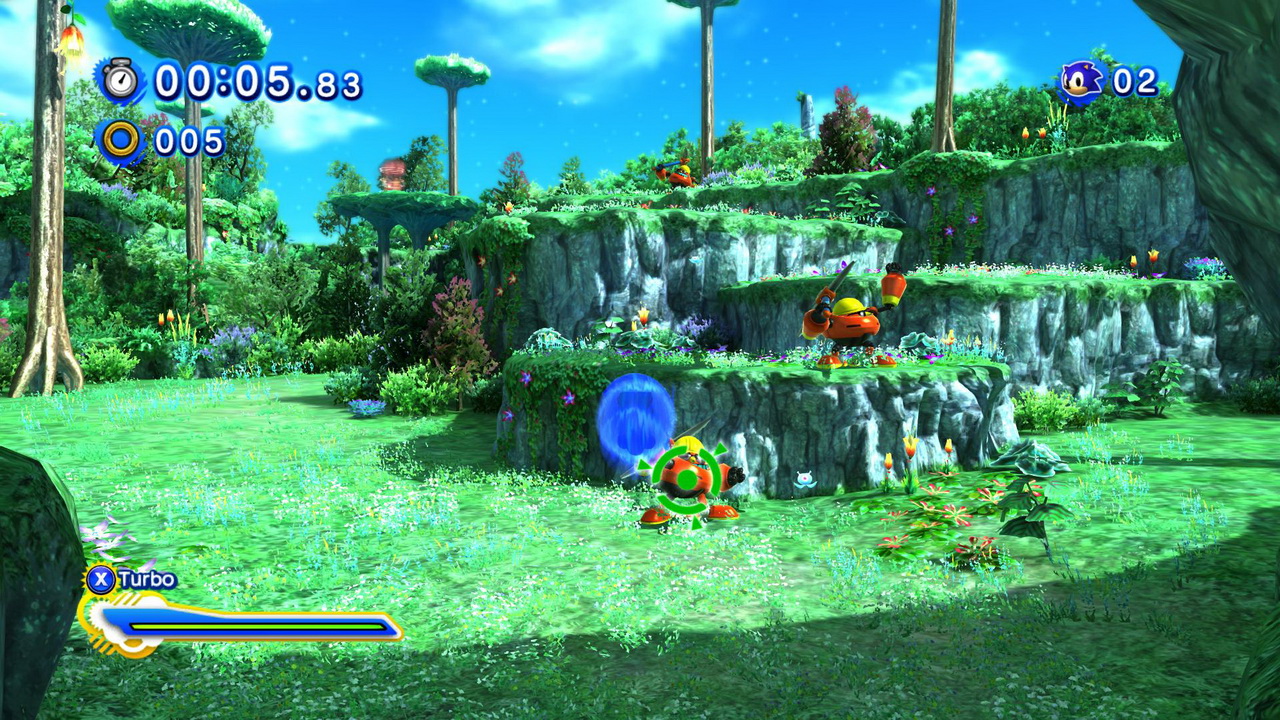This screenshot has width=1280, height=720.
Task: Click the green homing lock-on reticle
Action: click(x=687, y=478)
